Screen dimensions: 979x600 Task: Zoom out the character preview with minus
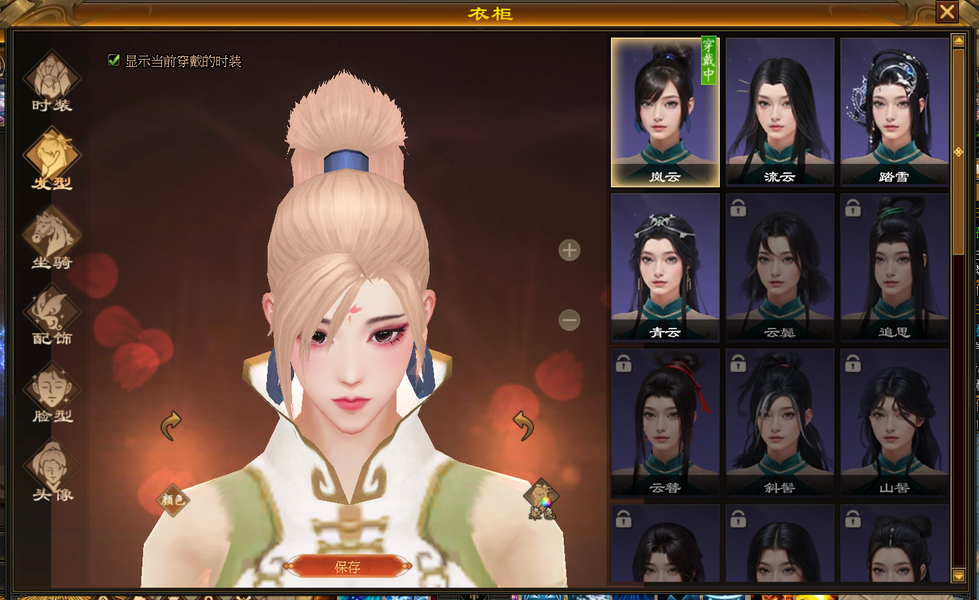pyautogui.click(x=569, y=320)
